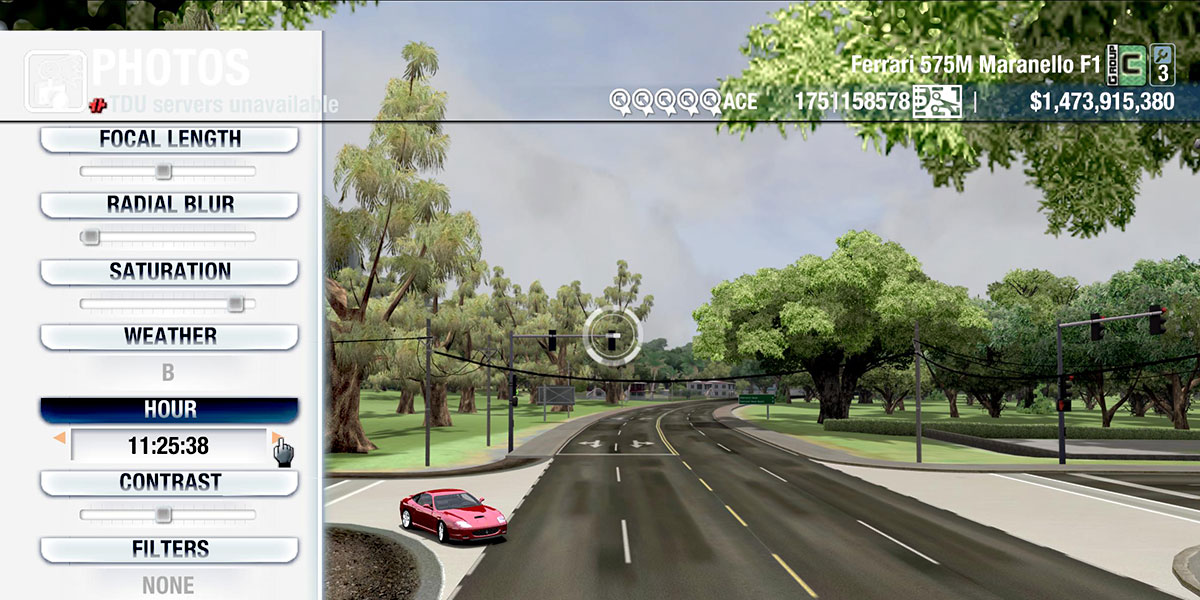
Task: Click the Saturation slider handle
Action: click(235, 303)
